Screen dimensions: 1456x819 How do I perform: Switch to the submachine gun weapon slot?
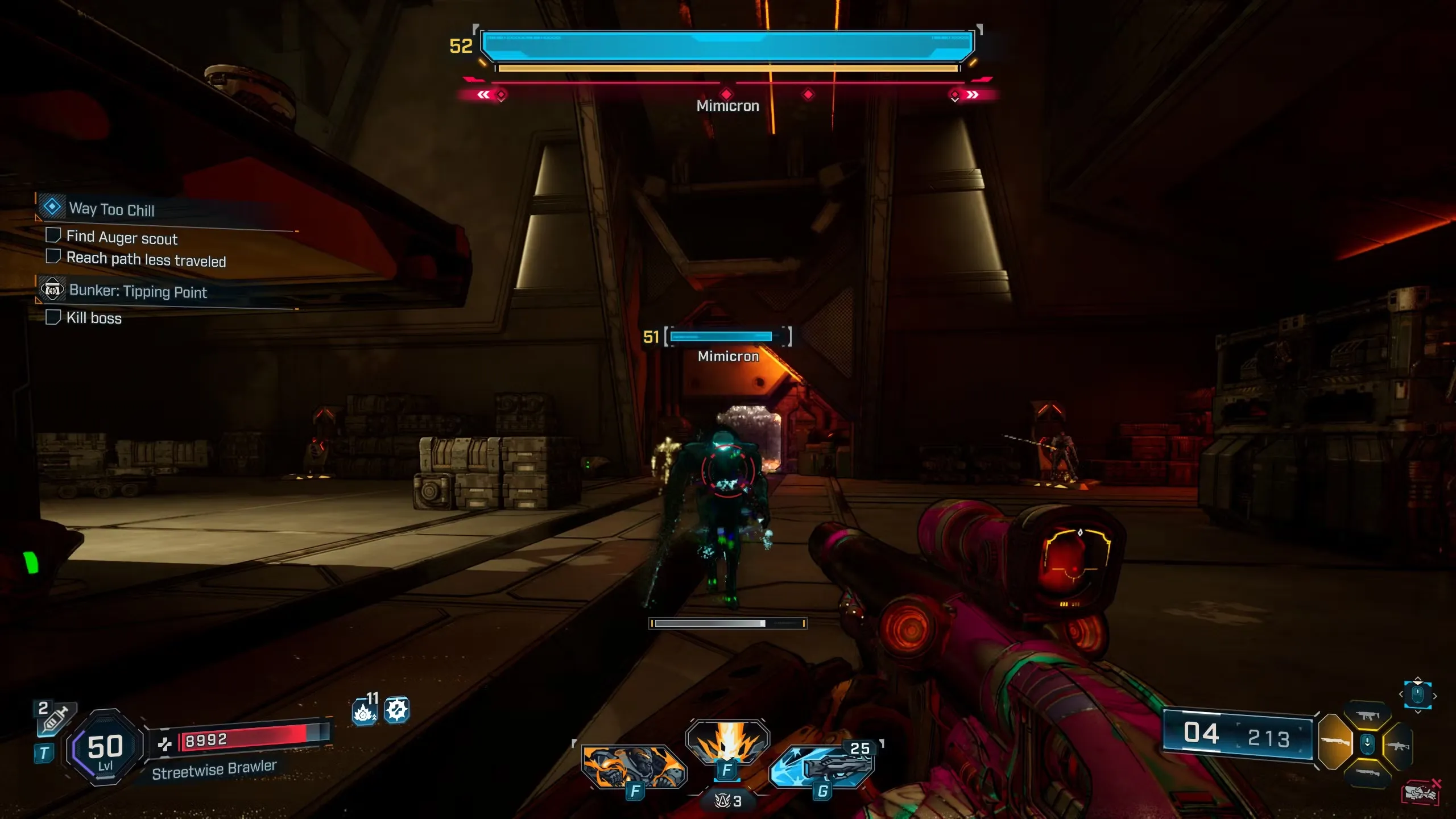[1367, 715]
